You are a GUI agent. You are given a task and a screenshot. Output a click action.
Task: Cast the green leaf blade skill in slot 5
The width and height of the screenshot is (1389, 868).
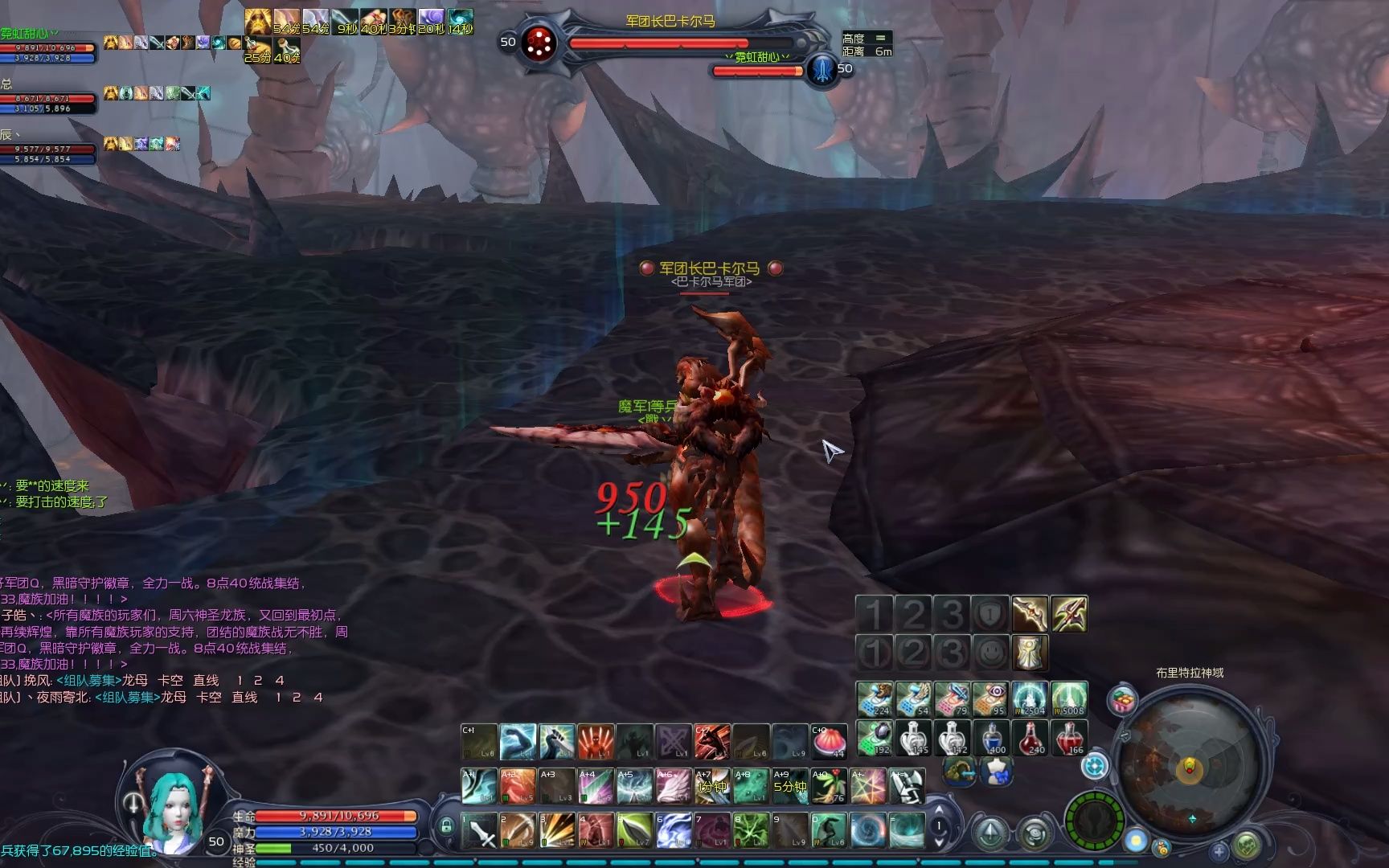tap(635, 831)
